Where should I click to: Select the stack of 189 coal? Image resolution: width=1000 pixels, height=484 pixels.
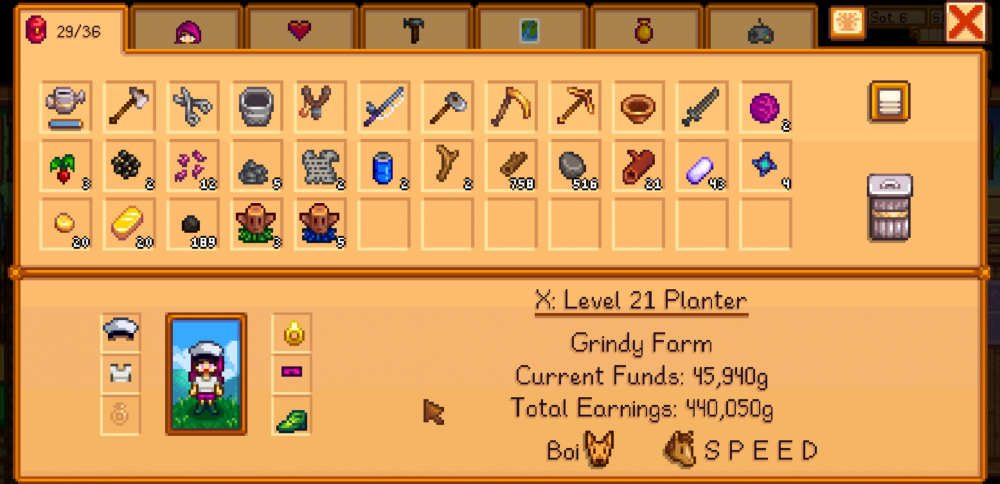[194, 224]
